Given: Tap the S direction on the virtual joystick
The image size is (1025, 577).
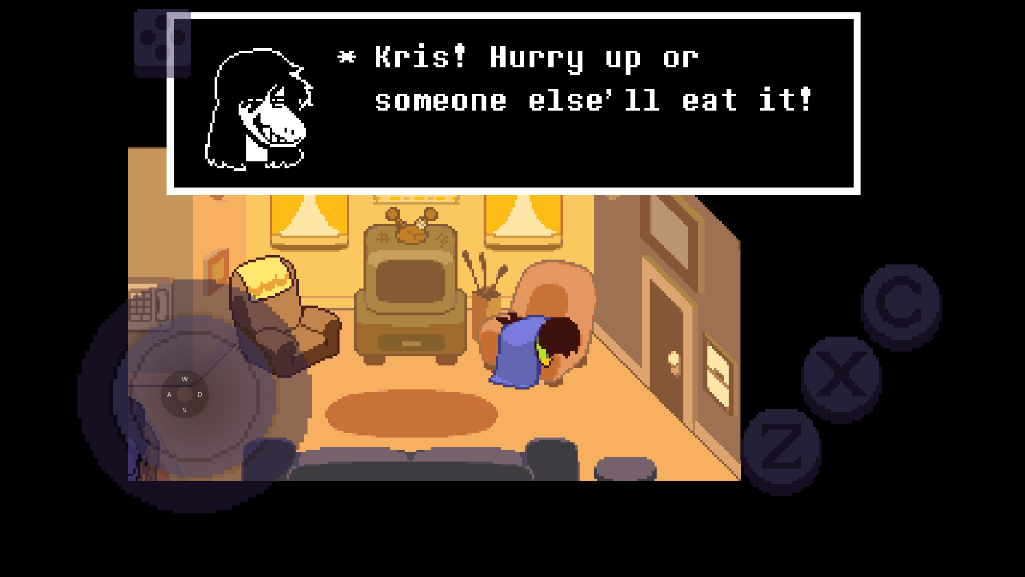Looking at the screenshot, I should [185, 410].
